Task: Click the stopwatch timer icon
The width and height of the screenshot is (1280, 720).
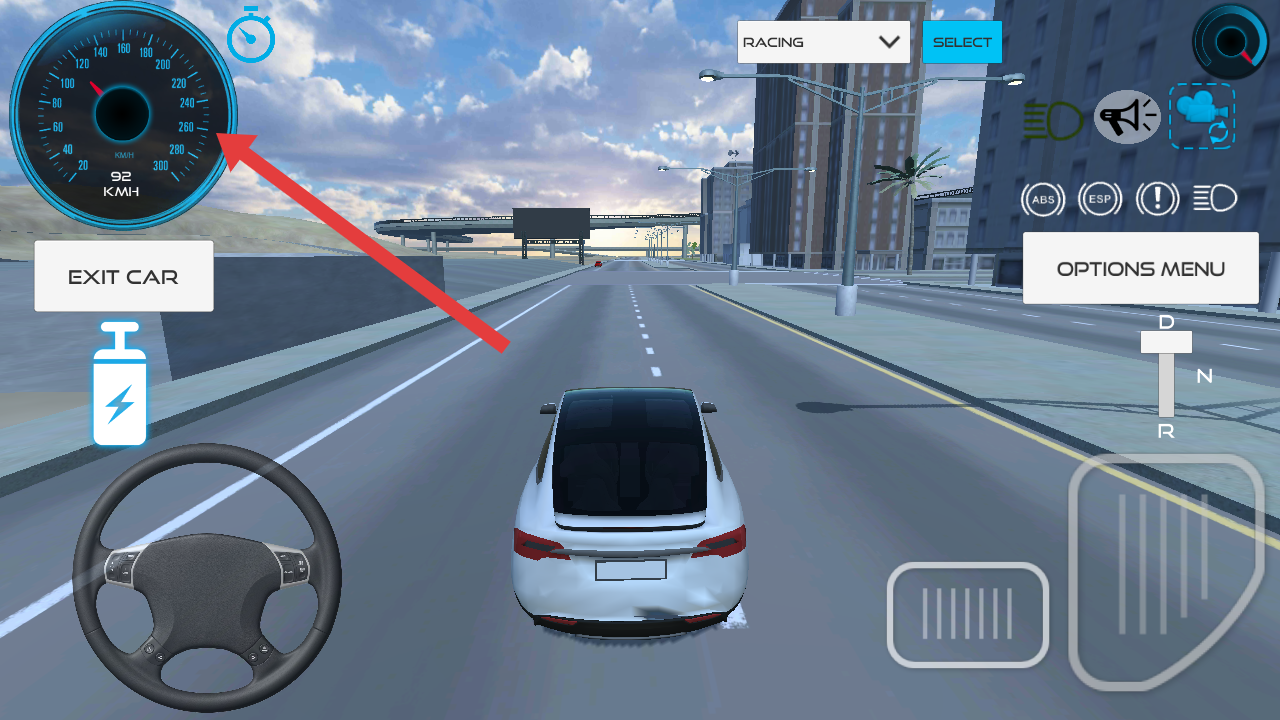Action: tap(250, 37)
